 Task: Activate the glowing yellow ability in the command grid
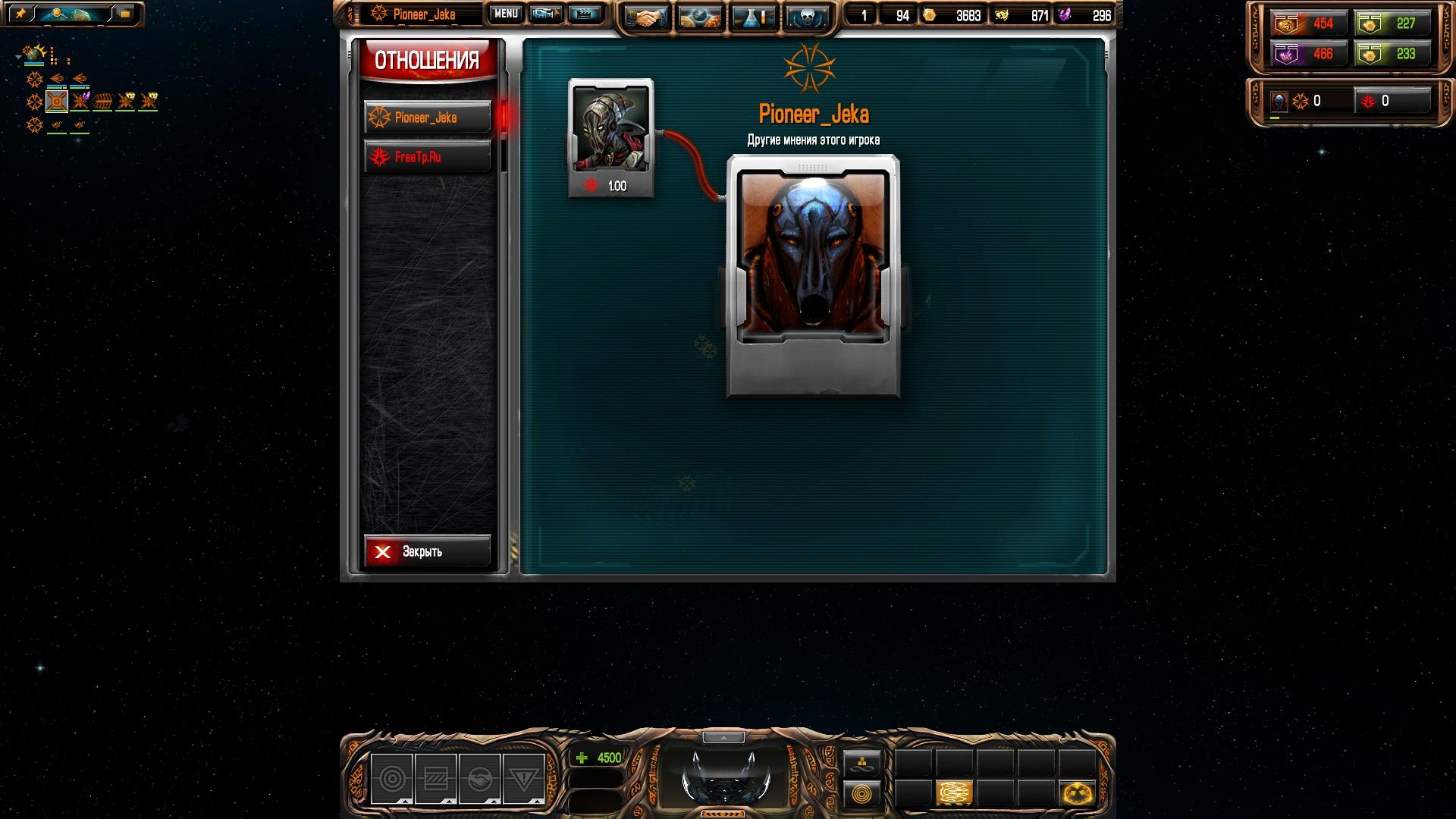coord(1077,793)
